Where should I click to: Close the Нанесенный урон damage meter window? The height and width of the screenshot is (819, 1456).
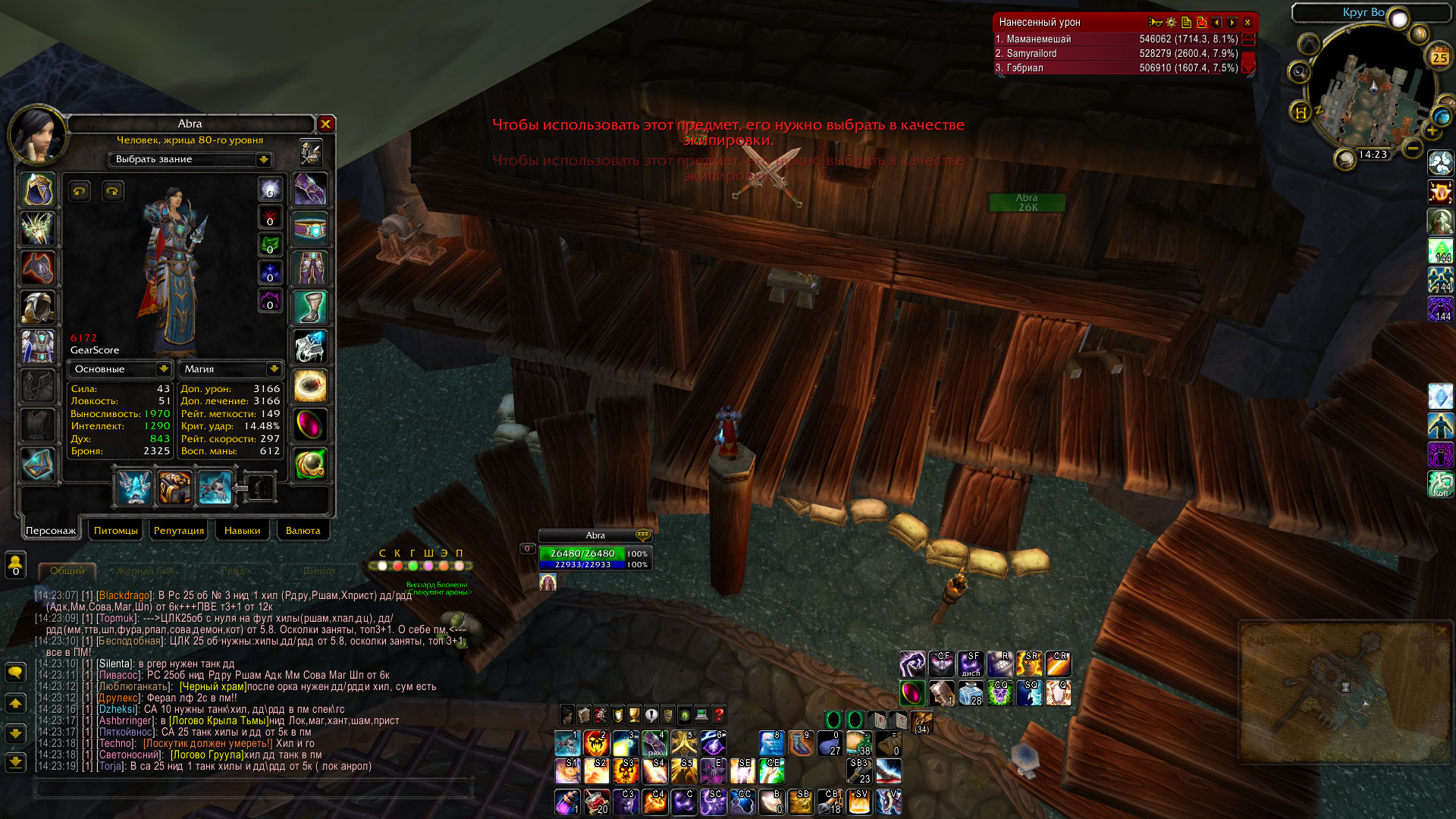(1247, 23)
